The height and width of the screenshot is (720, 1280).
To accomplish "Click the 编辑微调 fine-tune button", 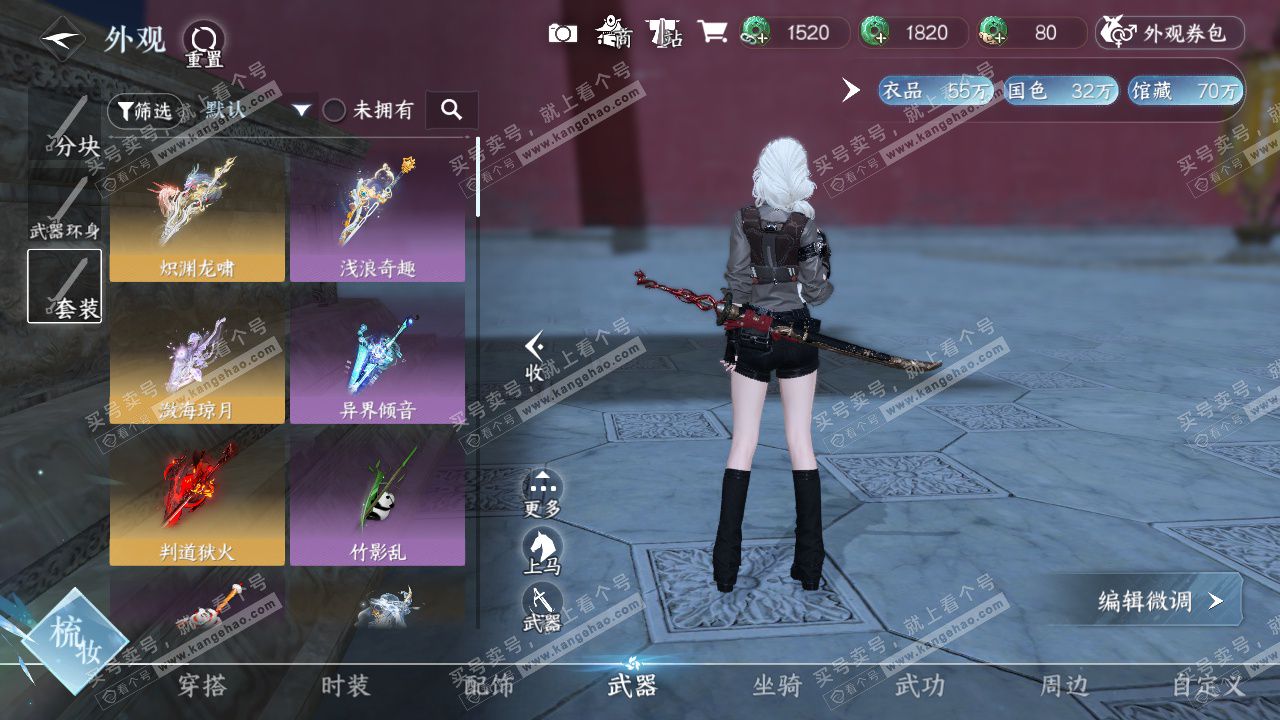I will 1159,601.
